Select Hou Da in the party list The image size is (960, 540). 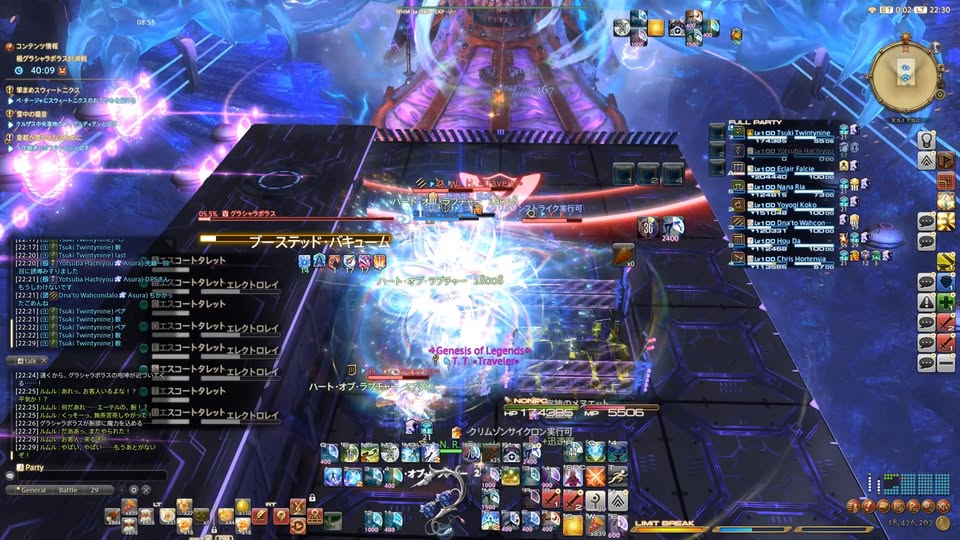pyautogui.click(x=777, y=240)
